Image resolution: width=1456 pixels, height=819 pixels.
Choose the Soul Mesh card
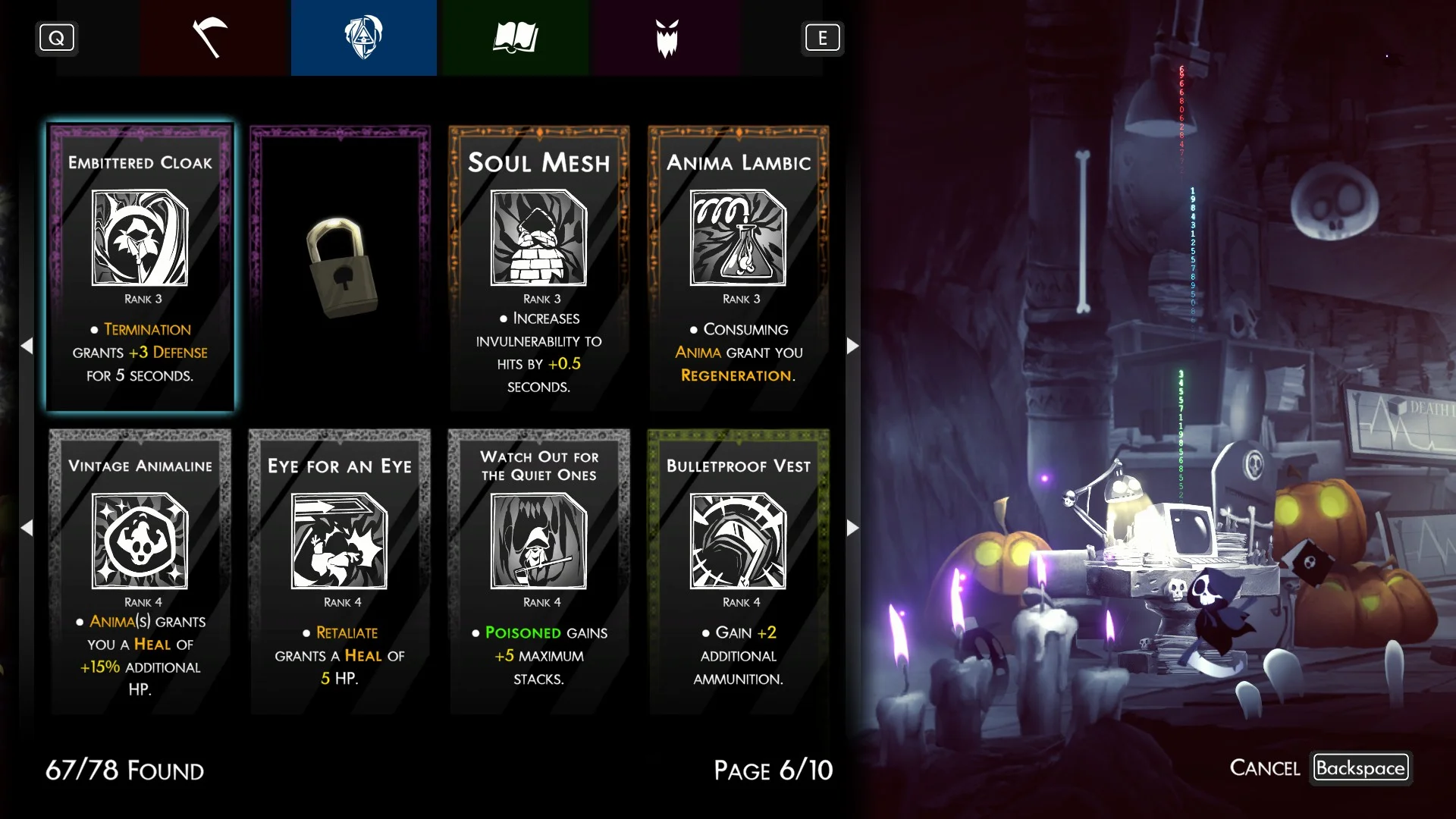pyautogui.click(x=539, y=268)
